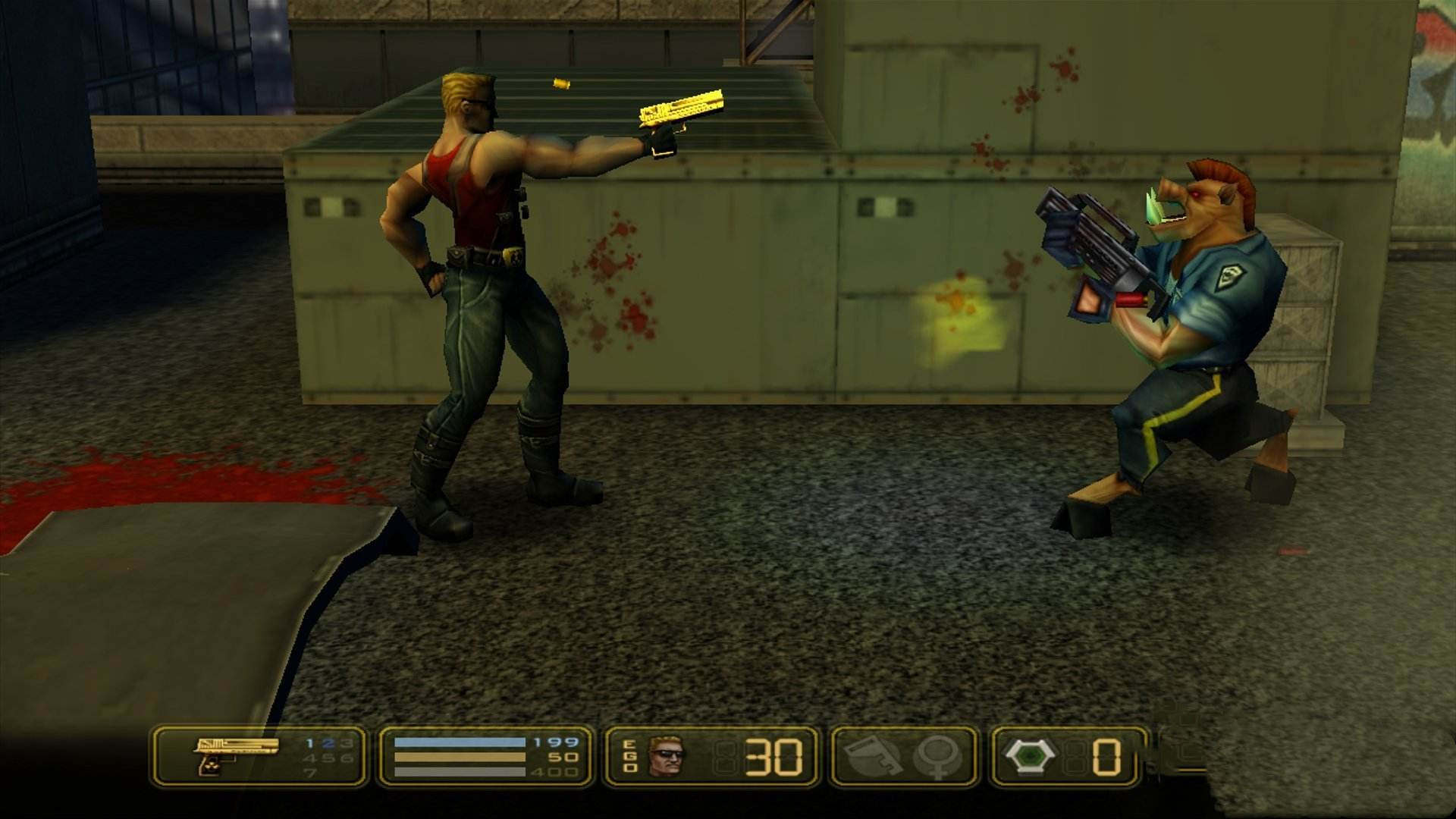Click Duke's face portrait in the EGO panel
Viewport: 1456px width, 819px height.
point(665,755)
